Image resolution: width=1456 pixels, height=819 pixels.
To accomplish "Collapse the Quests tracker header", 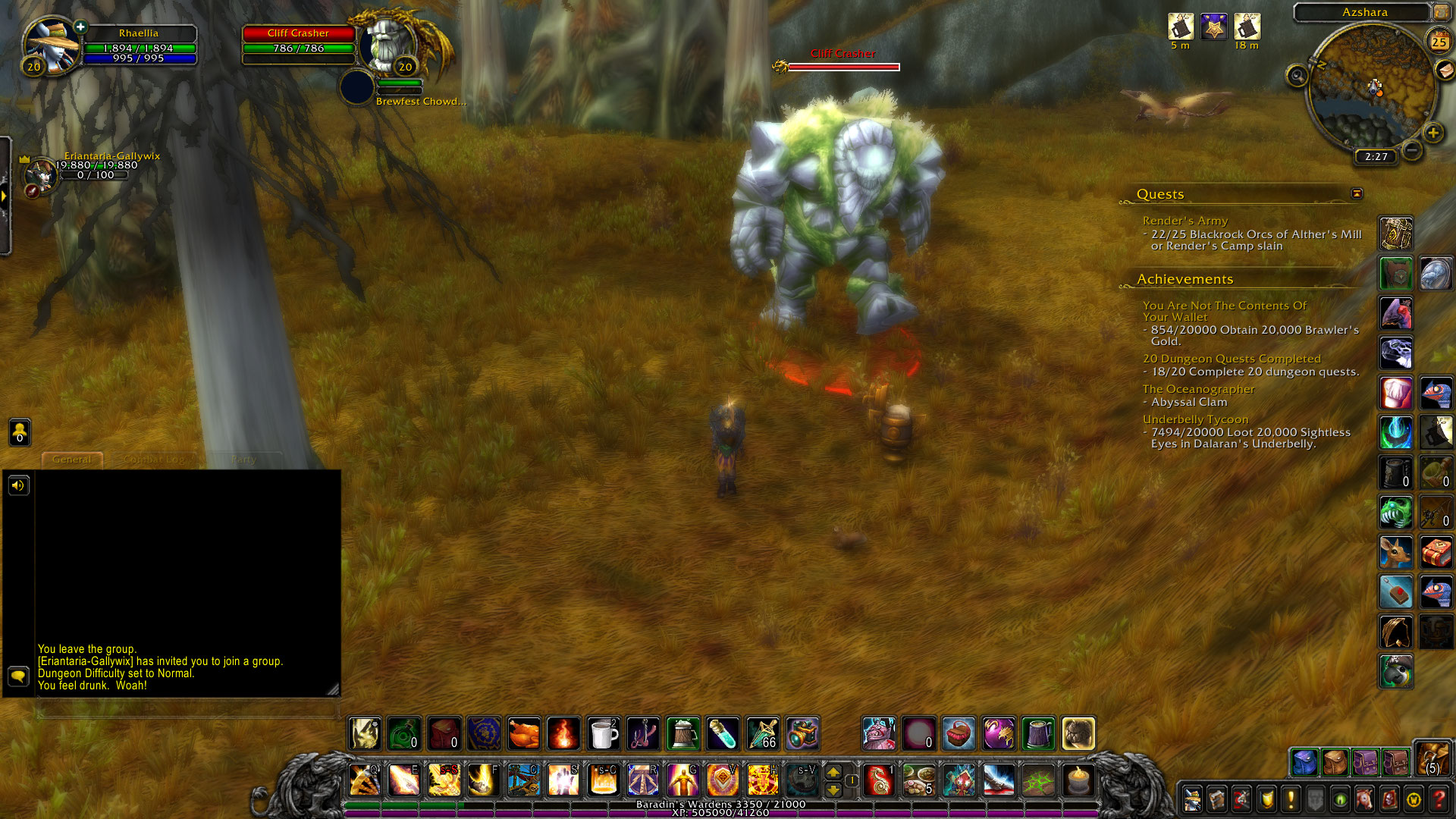I will [1357, 194].
